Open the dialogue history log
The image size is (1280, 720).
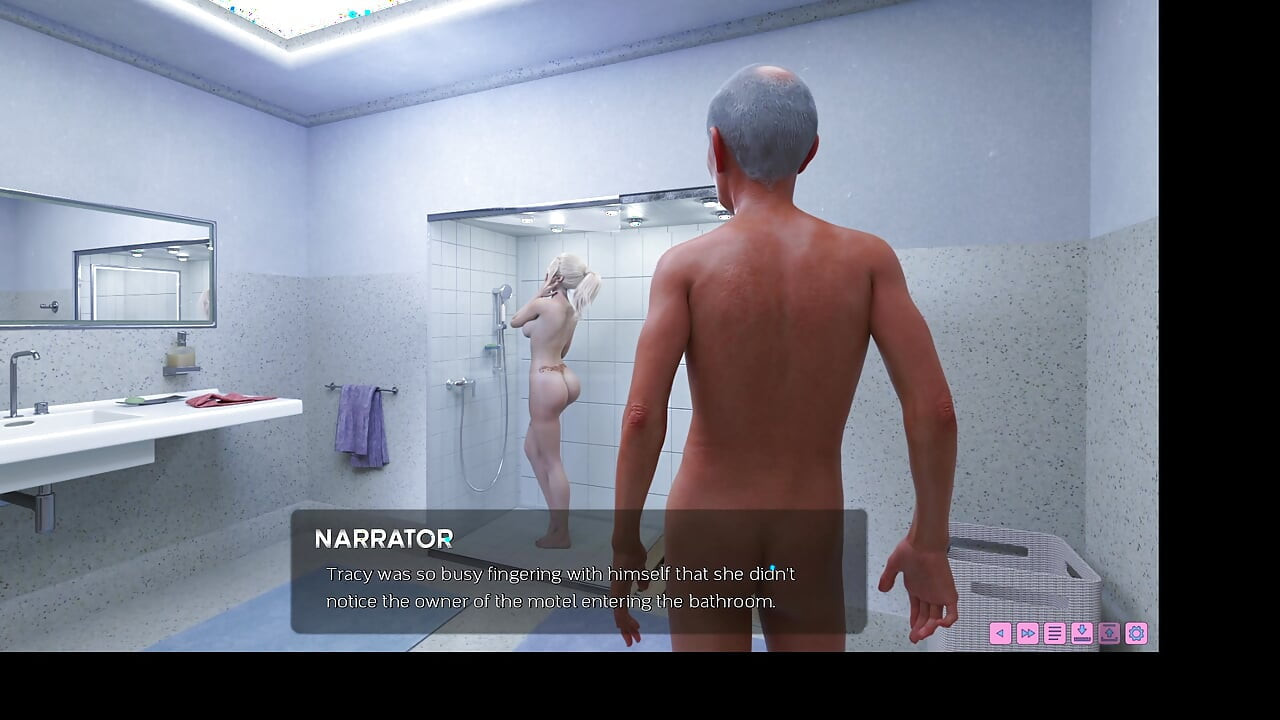(x=1054, y=633)
